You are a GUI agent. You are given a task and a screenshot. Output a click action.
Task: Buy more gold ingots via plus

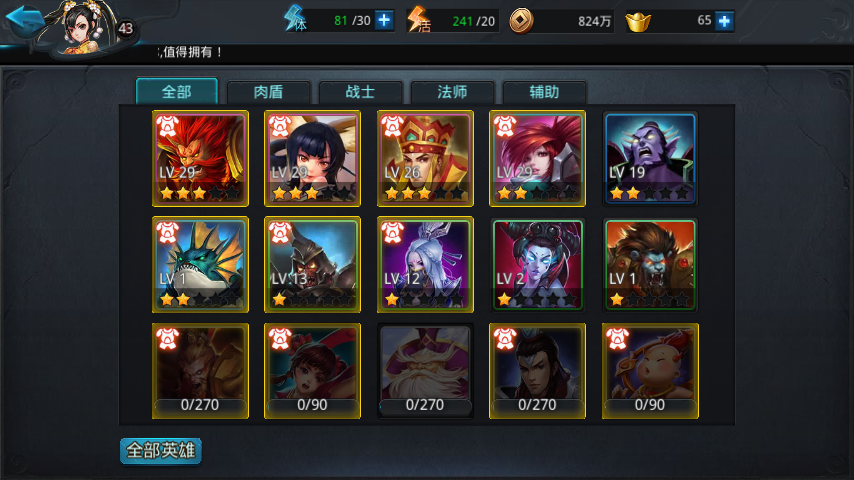coord(725,21)
